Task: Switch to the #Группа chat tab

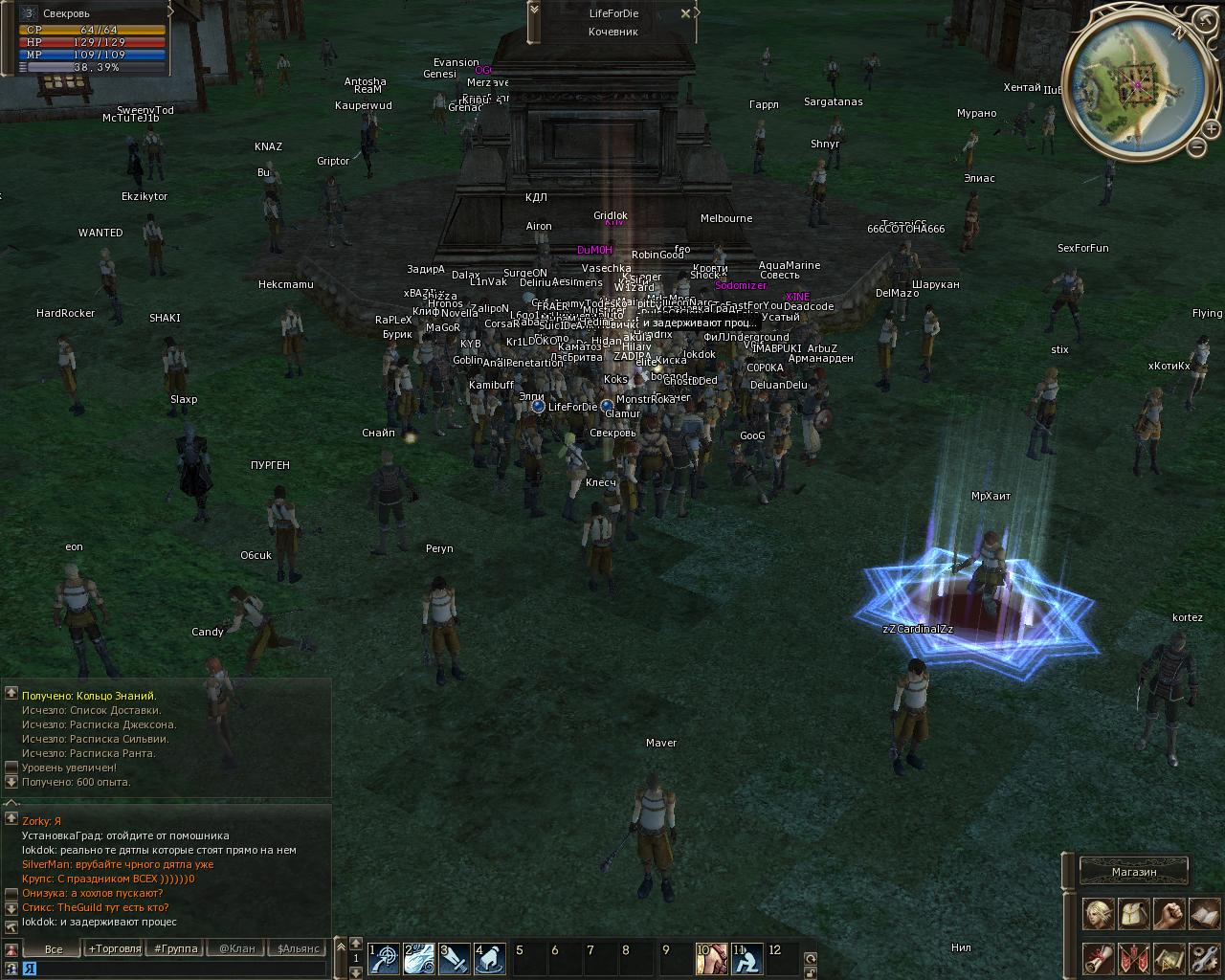Action: tap(175, 948)
